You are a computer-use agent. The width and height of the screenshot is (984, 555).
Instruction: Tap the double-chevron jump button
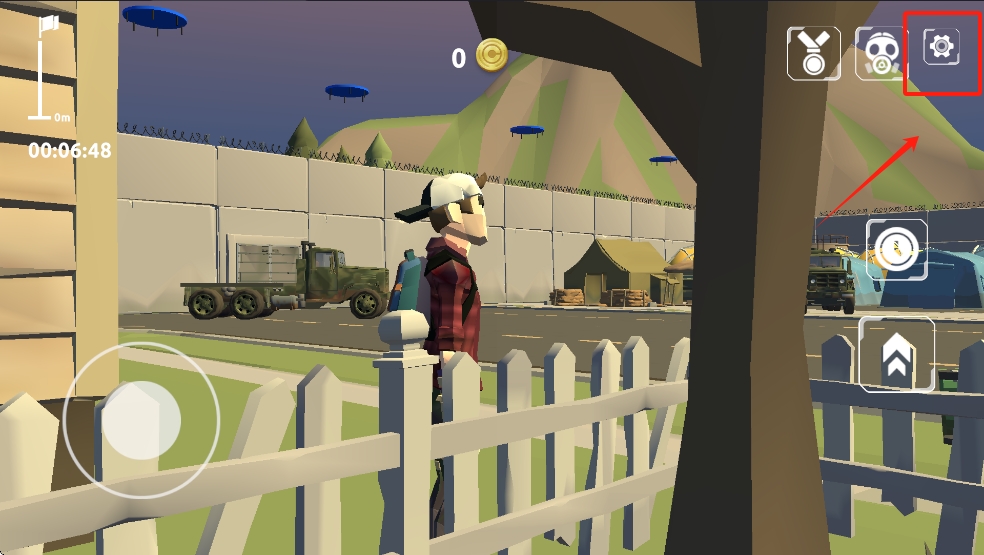click(897, 355)
